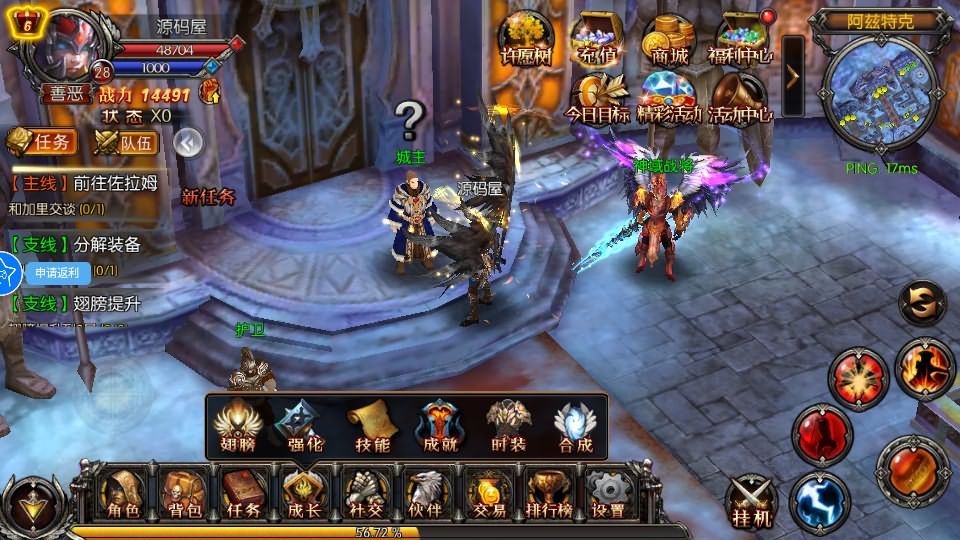Toggle 挂机 auto-battle mode
Screen dimensions: 960x540
tap(751, 501)
